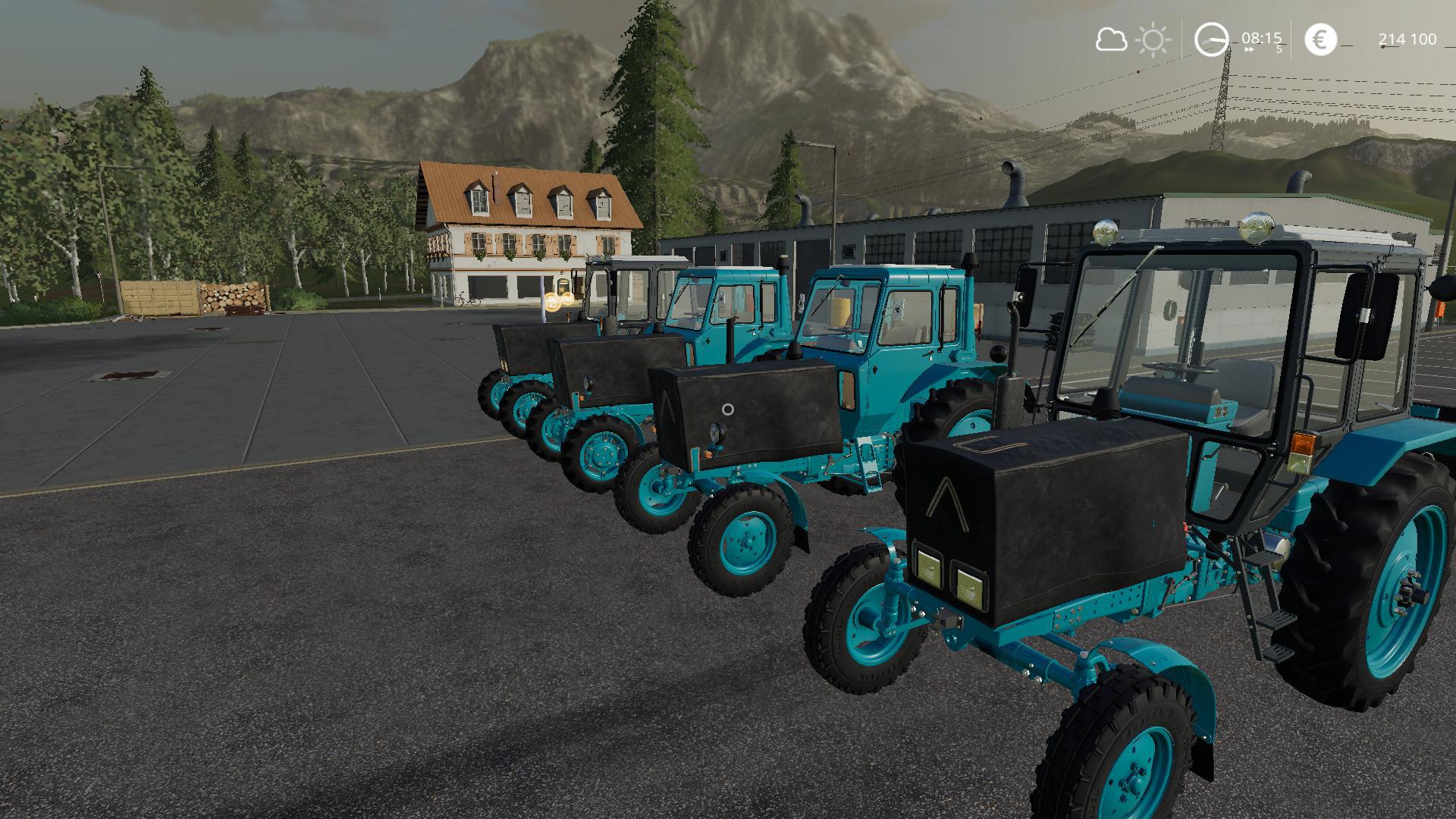Select the game clock icon
Image resolution: width=1456 pixels, height=819 pixels.
point(1211,39)
